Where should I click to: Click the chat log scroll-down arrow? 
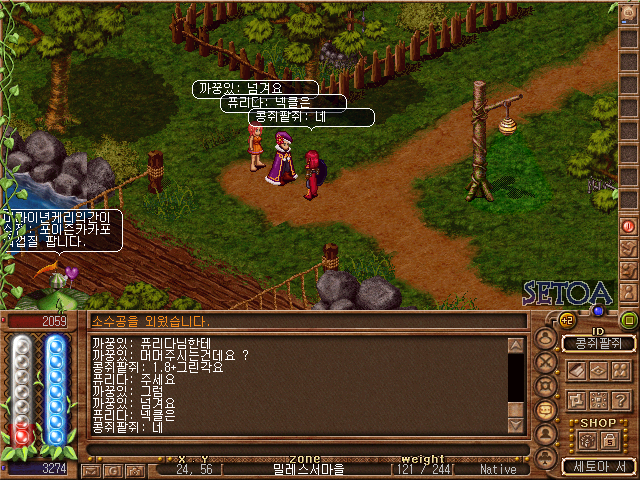pos(515,425)
